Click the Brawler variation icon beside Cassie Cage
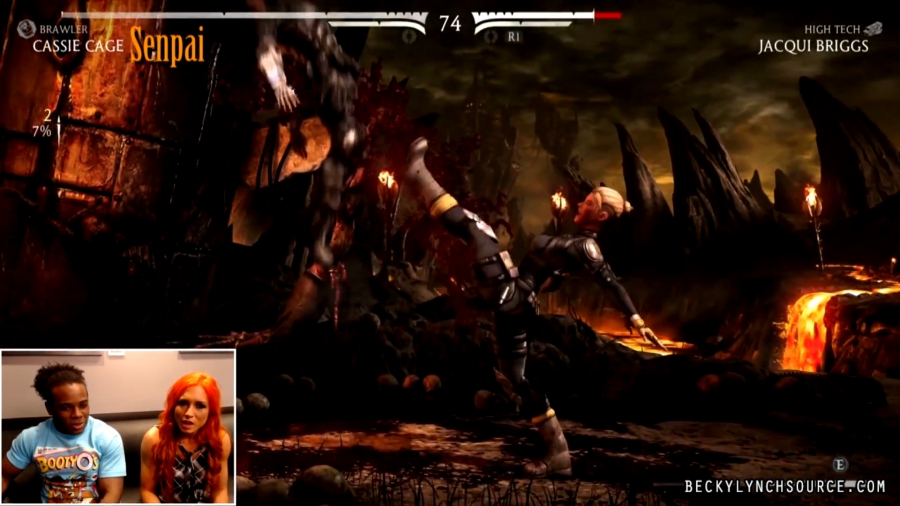 coord(26,29)
